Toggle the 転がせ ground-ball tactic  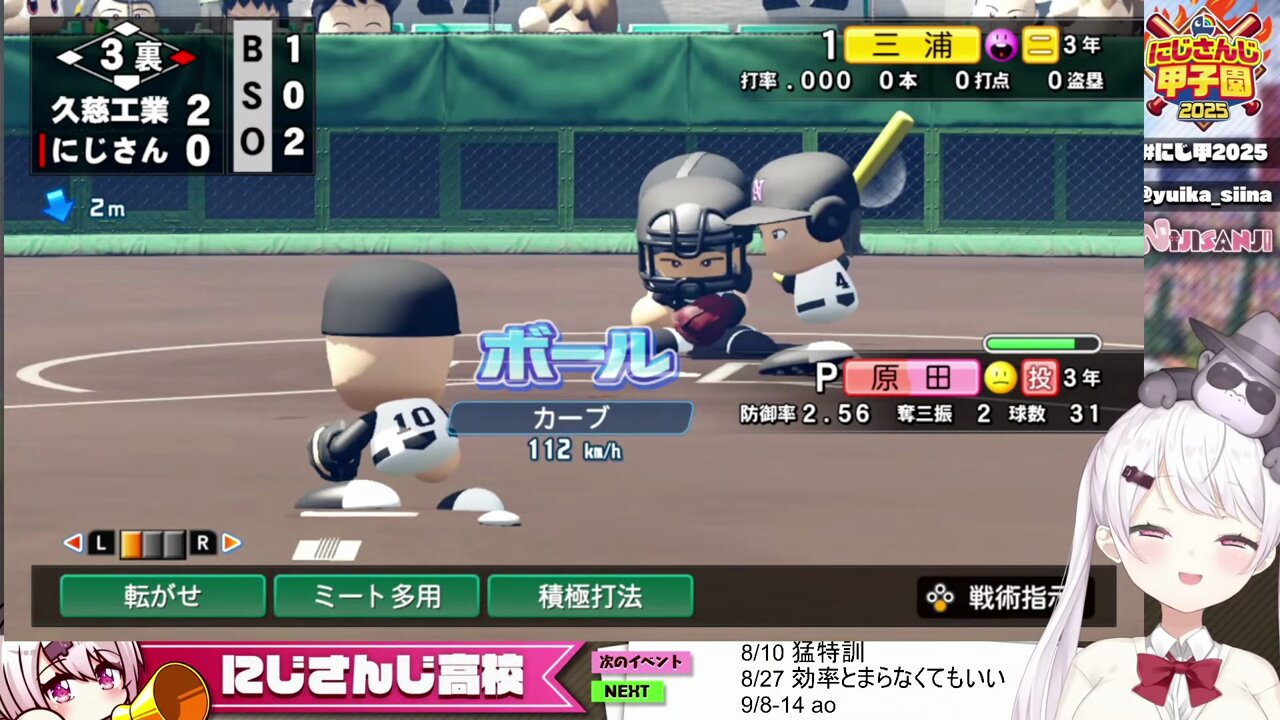click(x=161, y=594)
